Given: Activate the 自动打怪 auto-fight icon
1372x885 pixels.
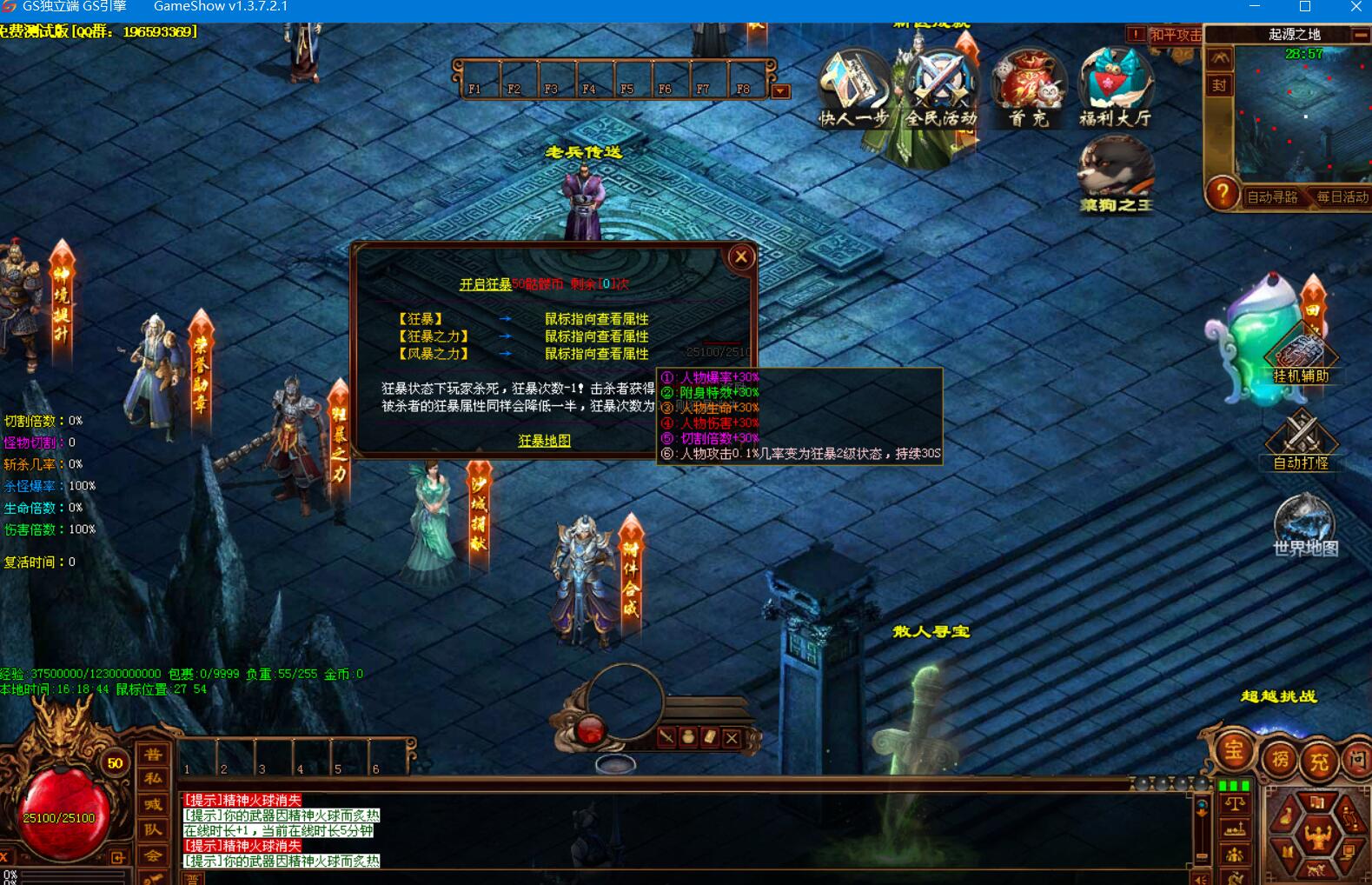Looking at the screenshot, I should click(x=1301, y=439).
